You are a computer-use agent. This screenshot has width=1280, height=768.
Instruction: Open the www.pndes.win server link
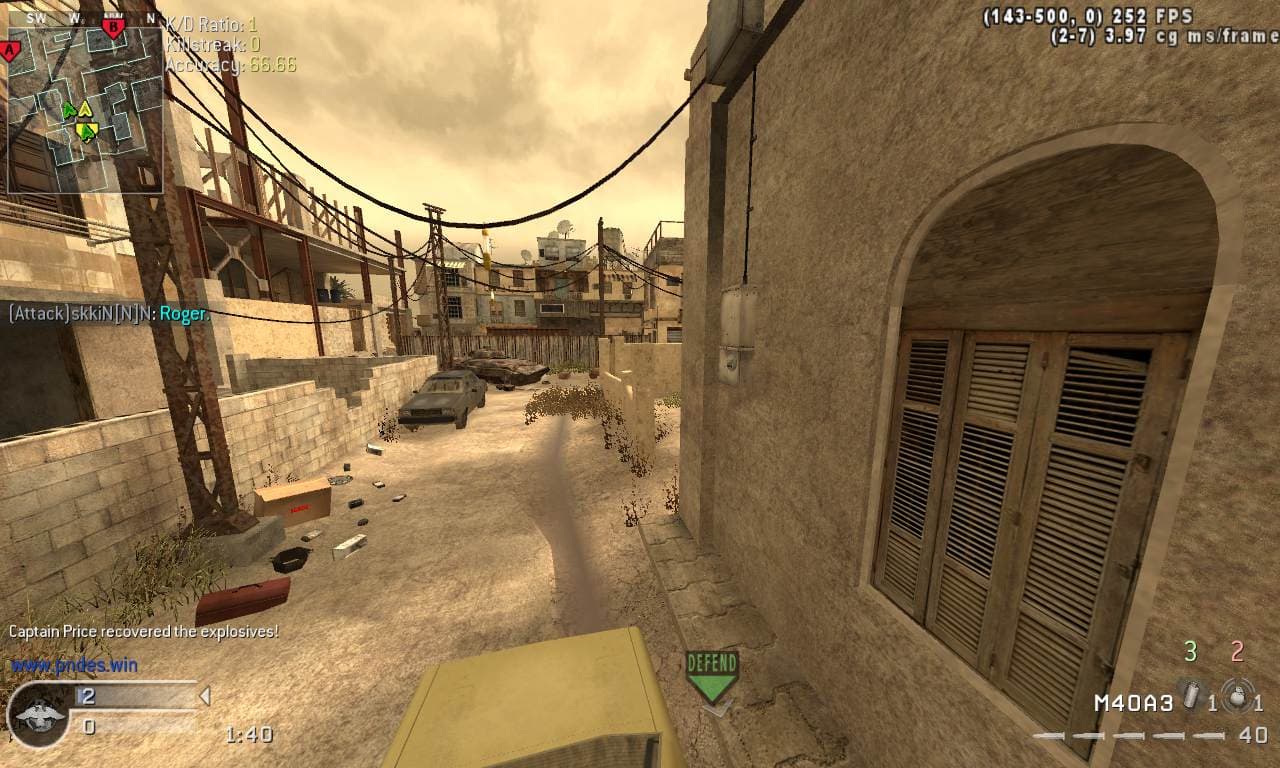(74, 665)
